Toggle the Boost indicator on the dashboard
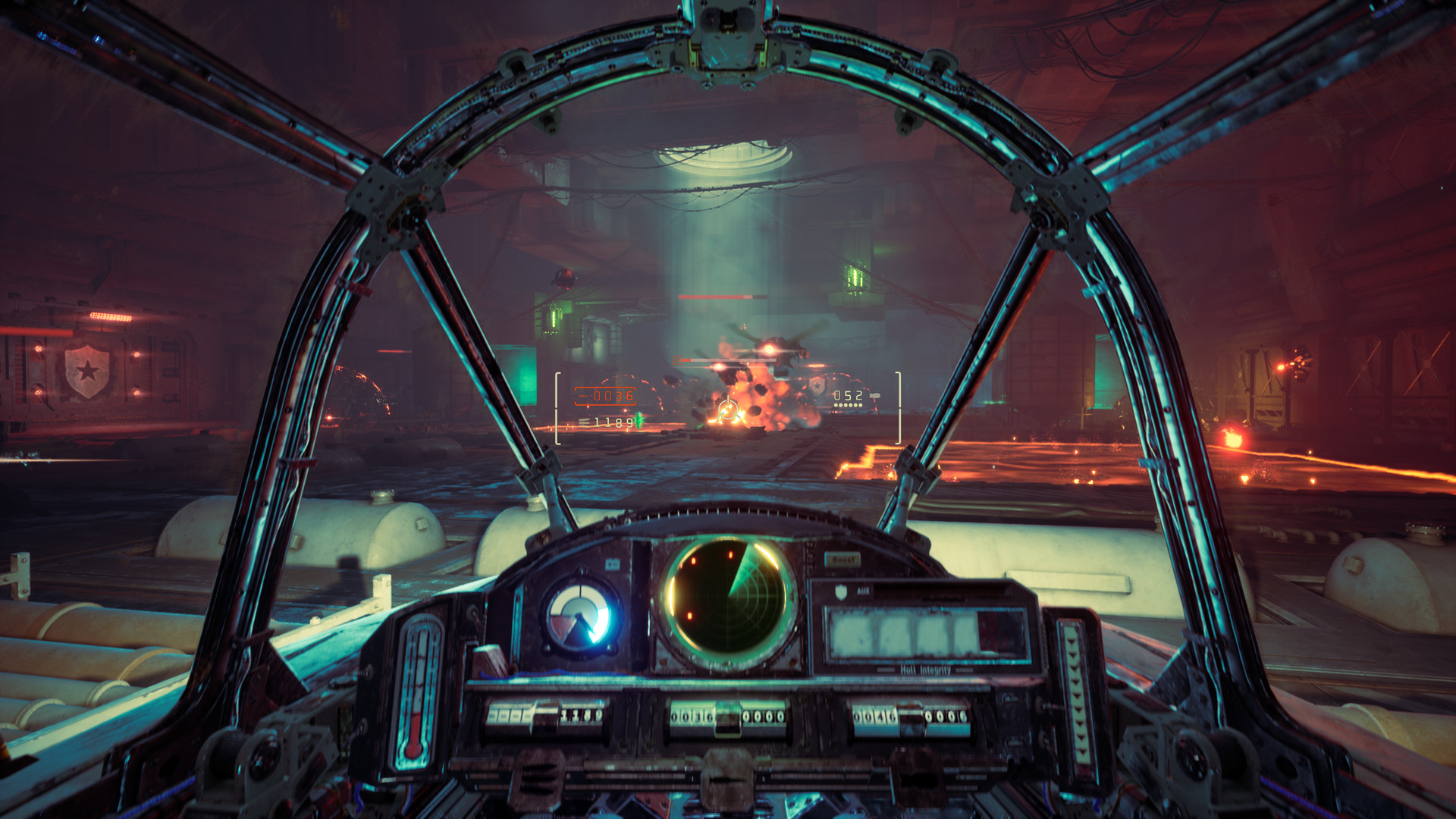Viewport: 1456px width, 819px height. [x=843, y=559]
